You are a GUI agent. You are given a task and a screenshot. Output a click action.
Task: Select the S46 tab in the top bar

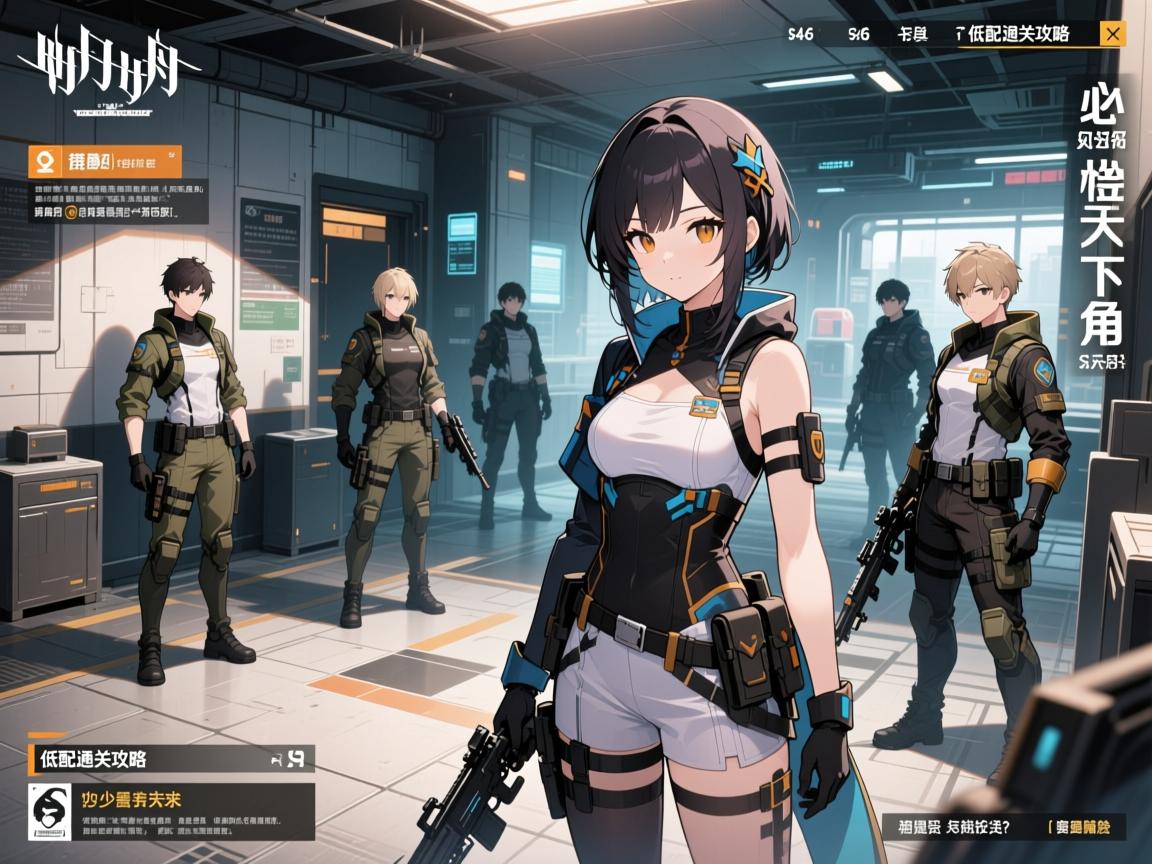coord(800,34)
